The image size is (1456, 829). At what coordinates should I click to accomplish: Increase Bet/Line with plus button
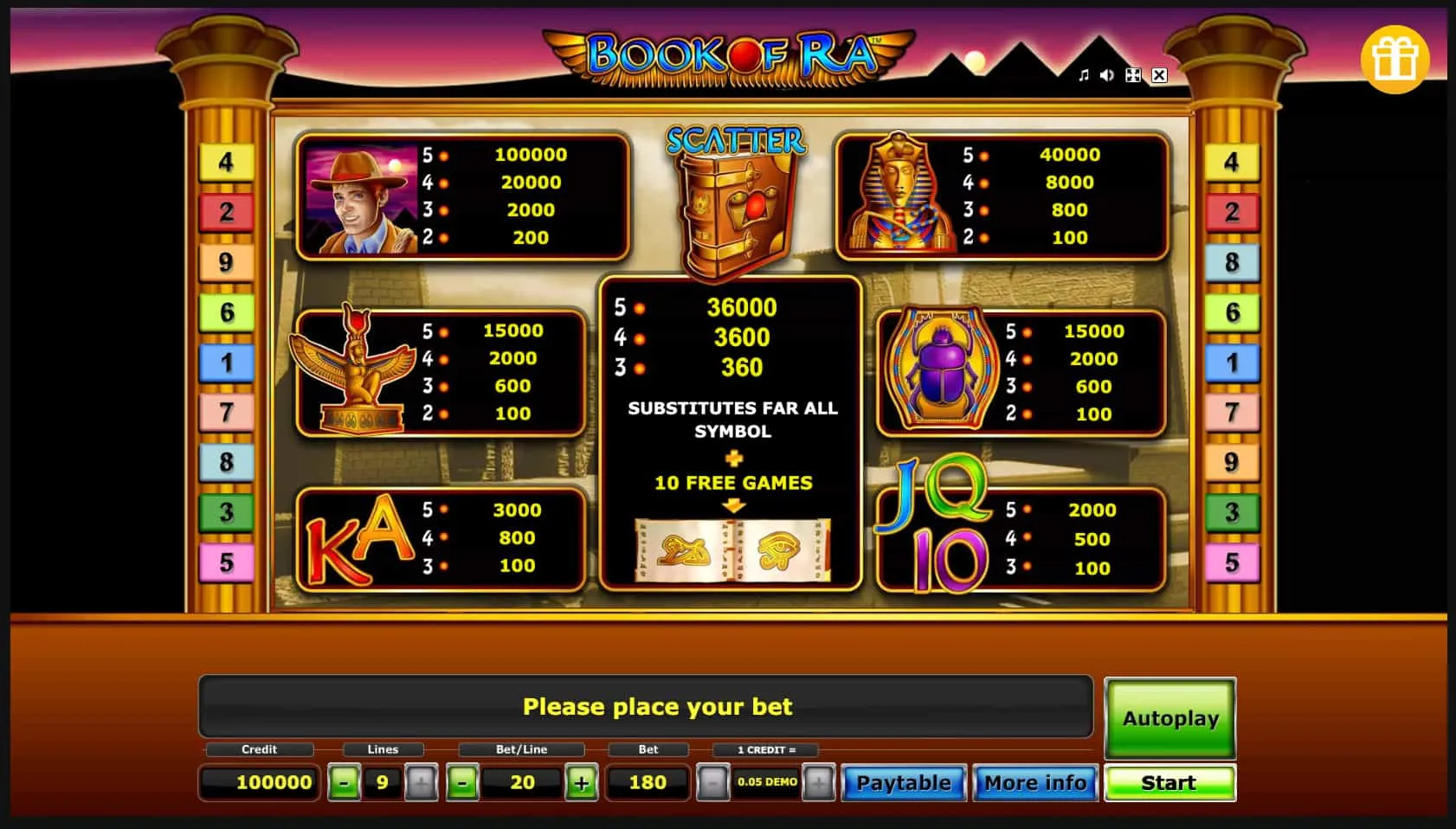[x=582, y=782]
